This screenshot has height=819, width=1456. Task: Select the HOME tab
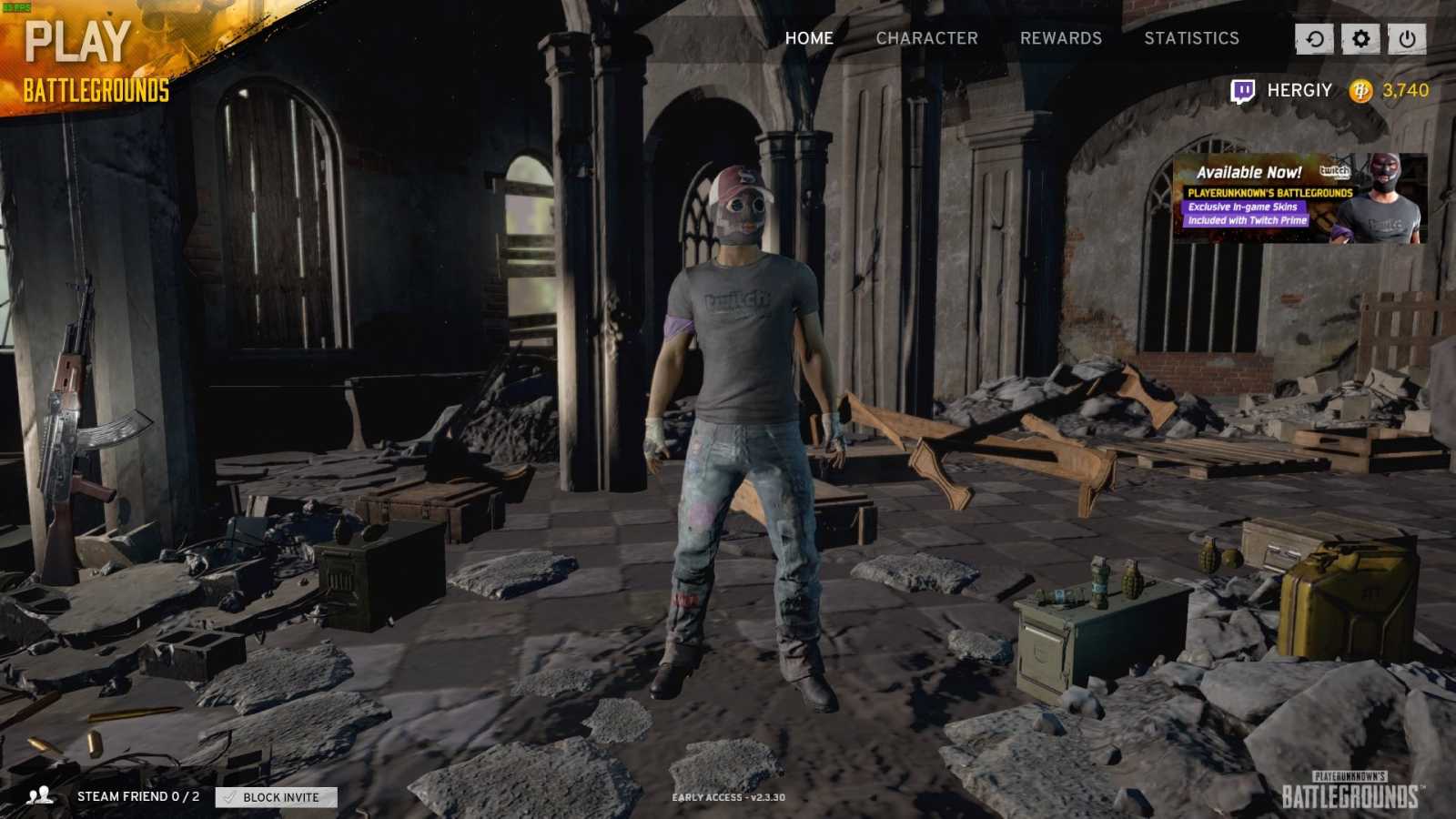click(x=810, y=38)
